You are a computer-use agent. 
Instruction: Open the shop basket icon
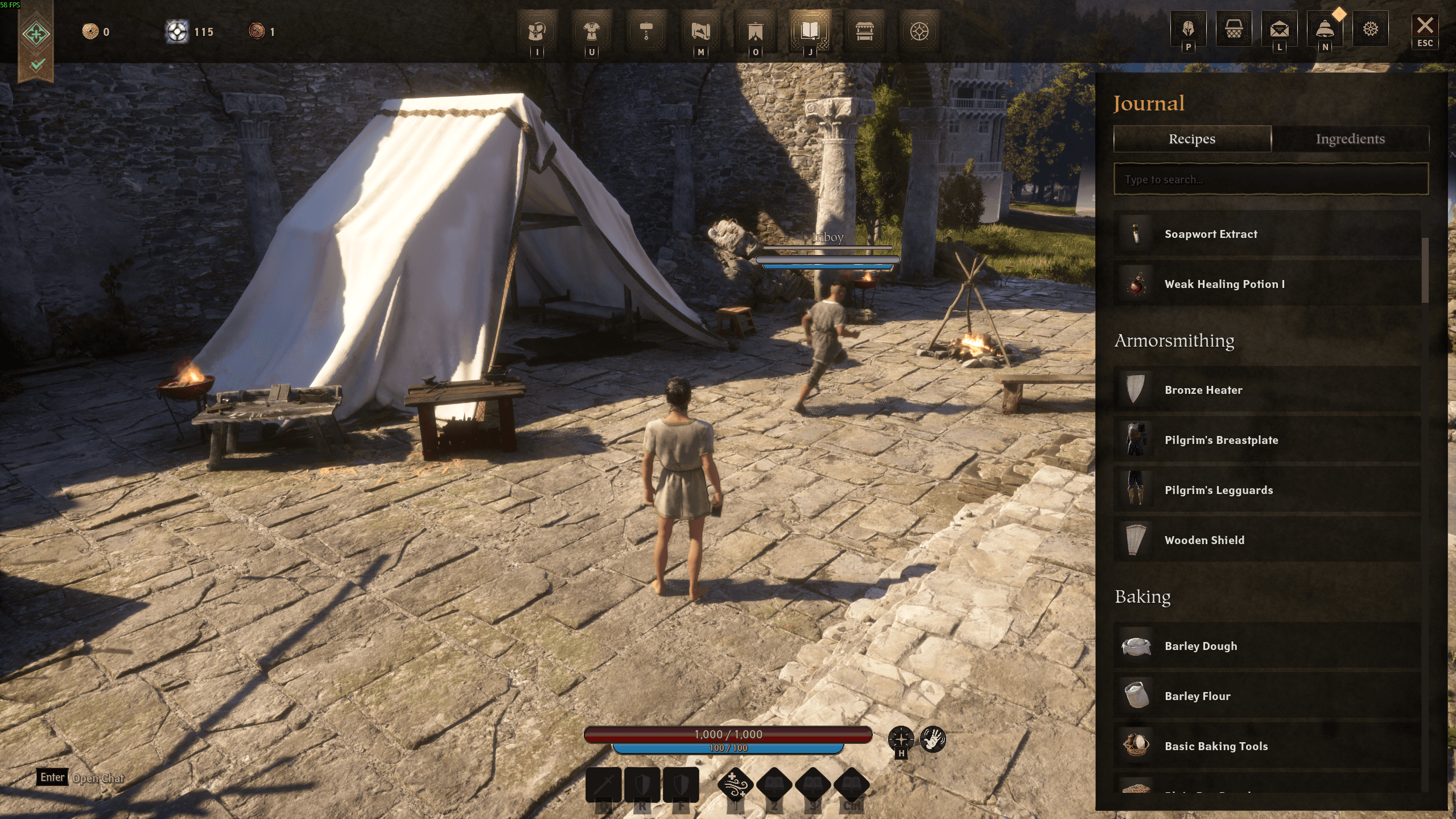coord(1234,28)
